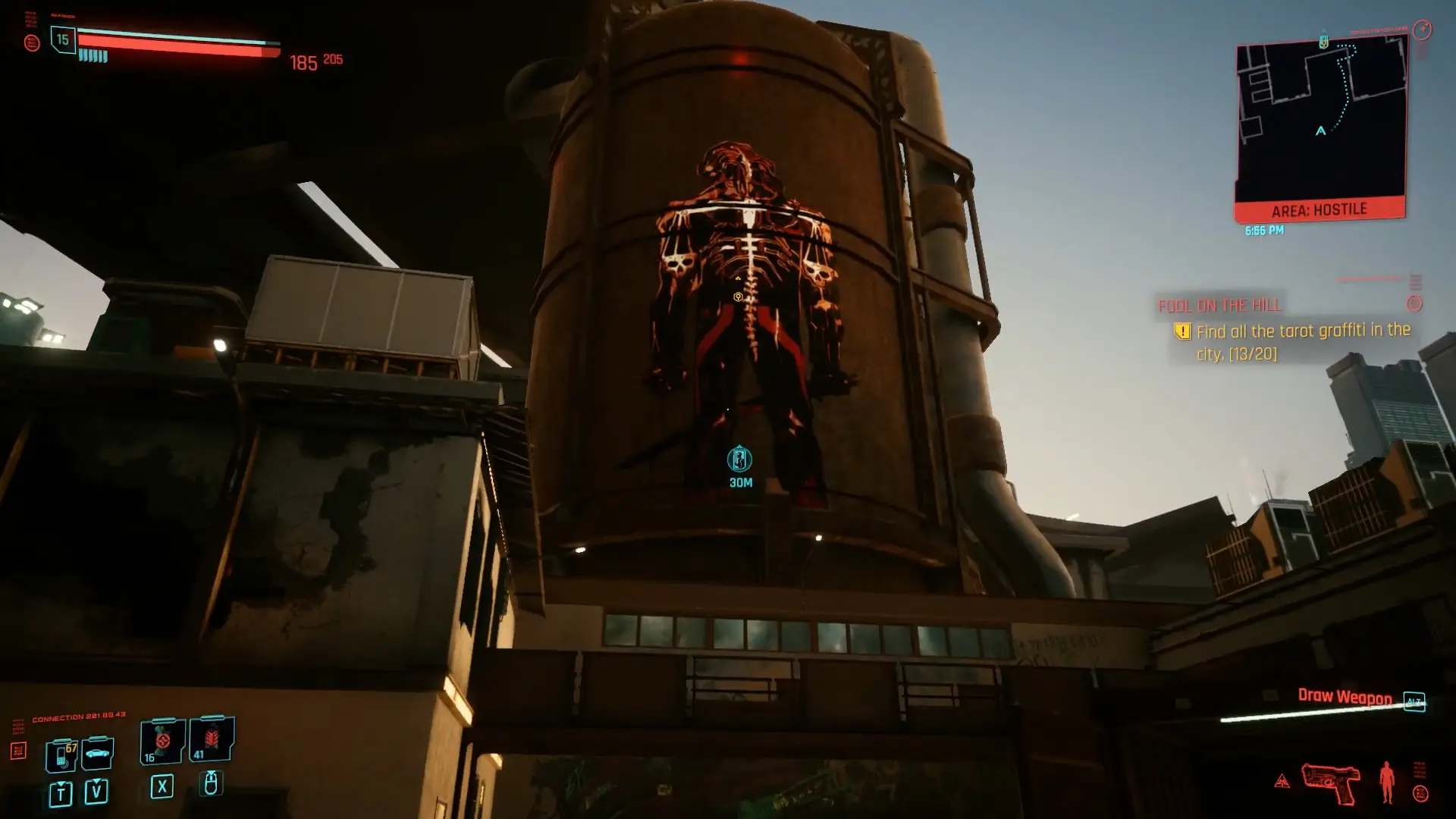Viewport: 1456px width, 819px height.
Task: Toggle the mouse-button binding above the inhaler slot
Action: (211, 785)
